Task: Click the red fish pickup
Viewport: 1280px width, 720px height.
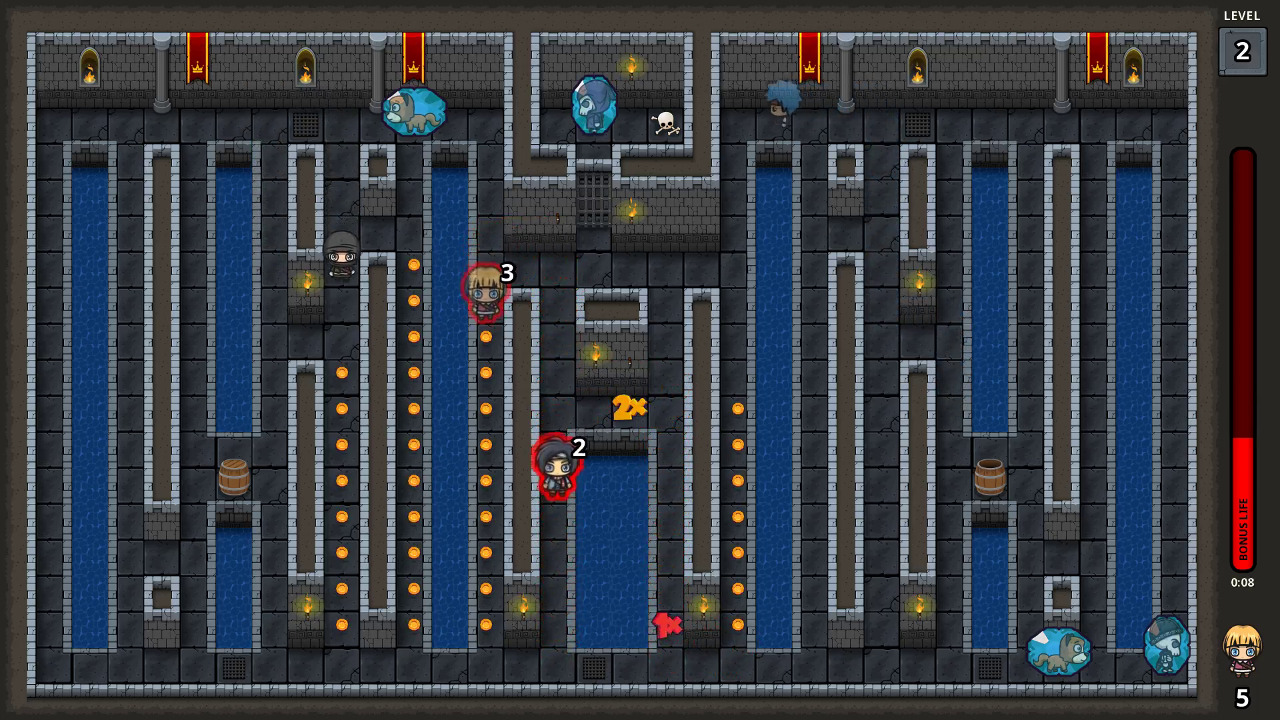Action: pos(666,625)
